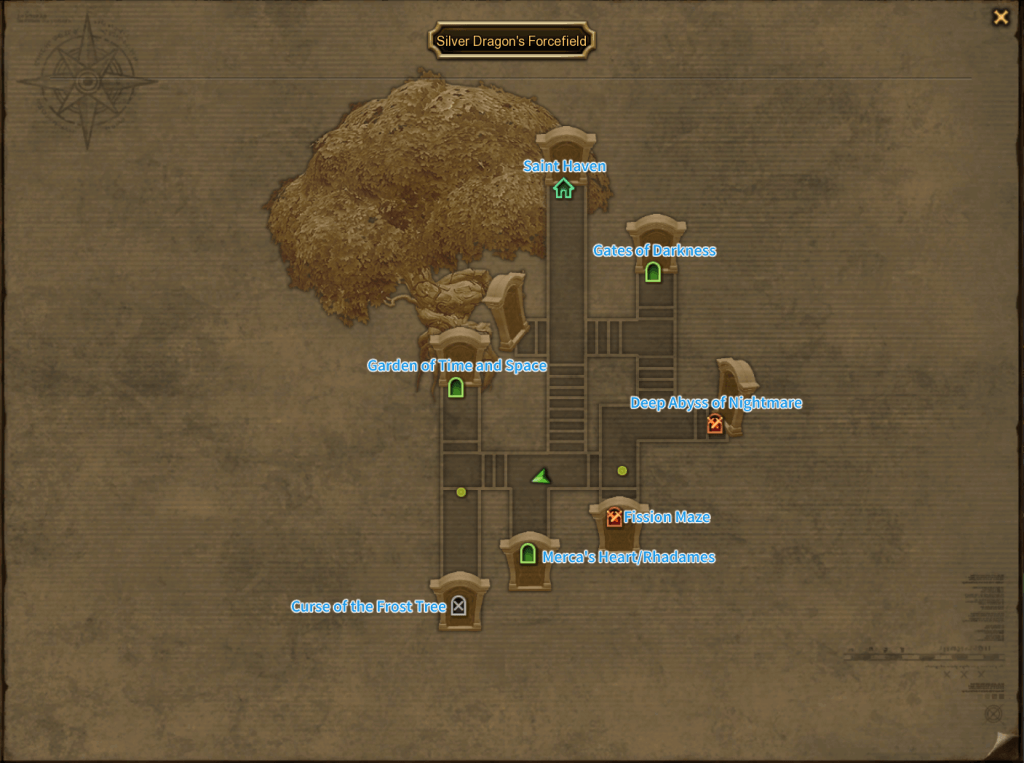Viewport: 1024px width, 763px height.
Task: Select the Deep Abyss of Nightmare marker
Action: pos(715,424)
